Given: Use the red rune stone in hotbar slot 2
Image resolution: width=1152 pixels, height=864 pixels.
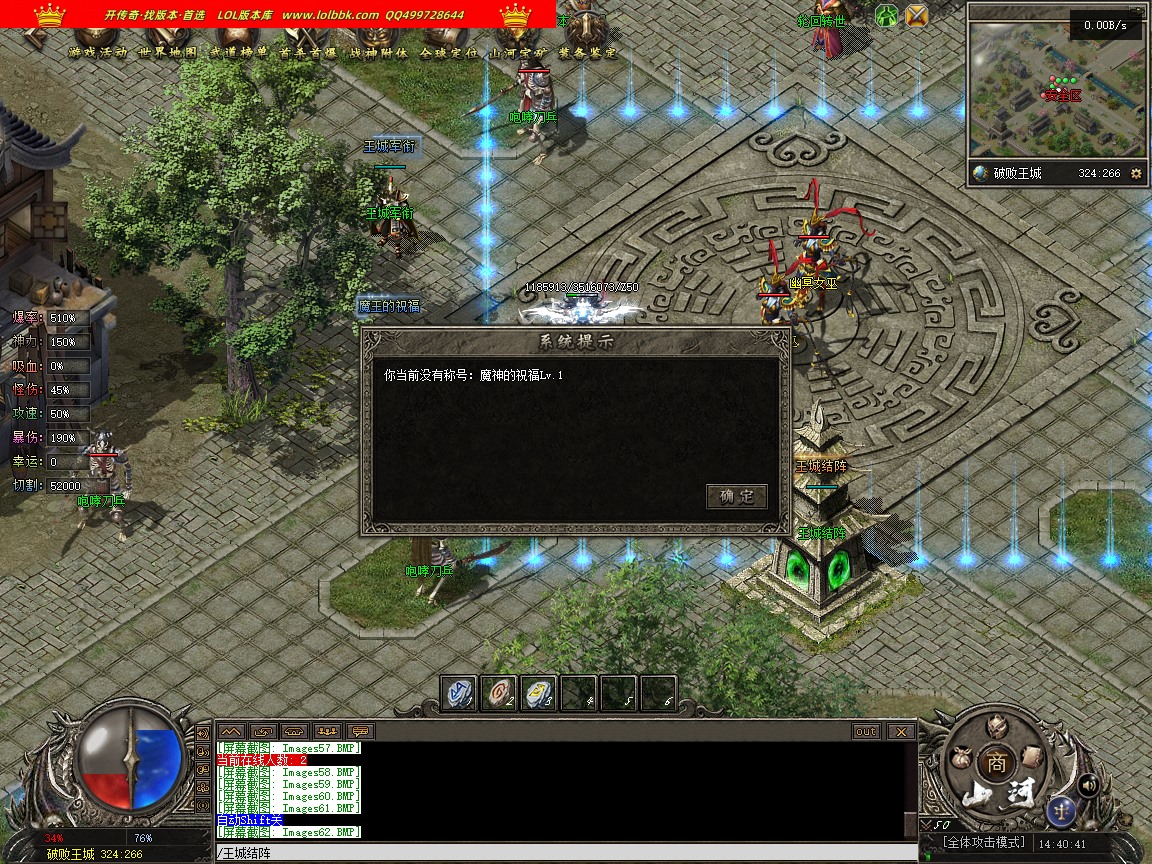Looking at the screenshot, I should click(x=499, y=693).
